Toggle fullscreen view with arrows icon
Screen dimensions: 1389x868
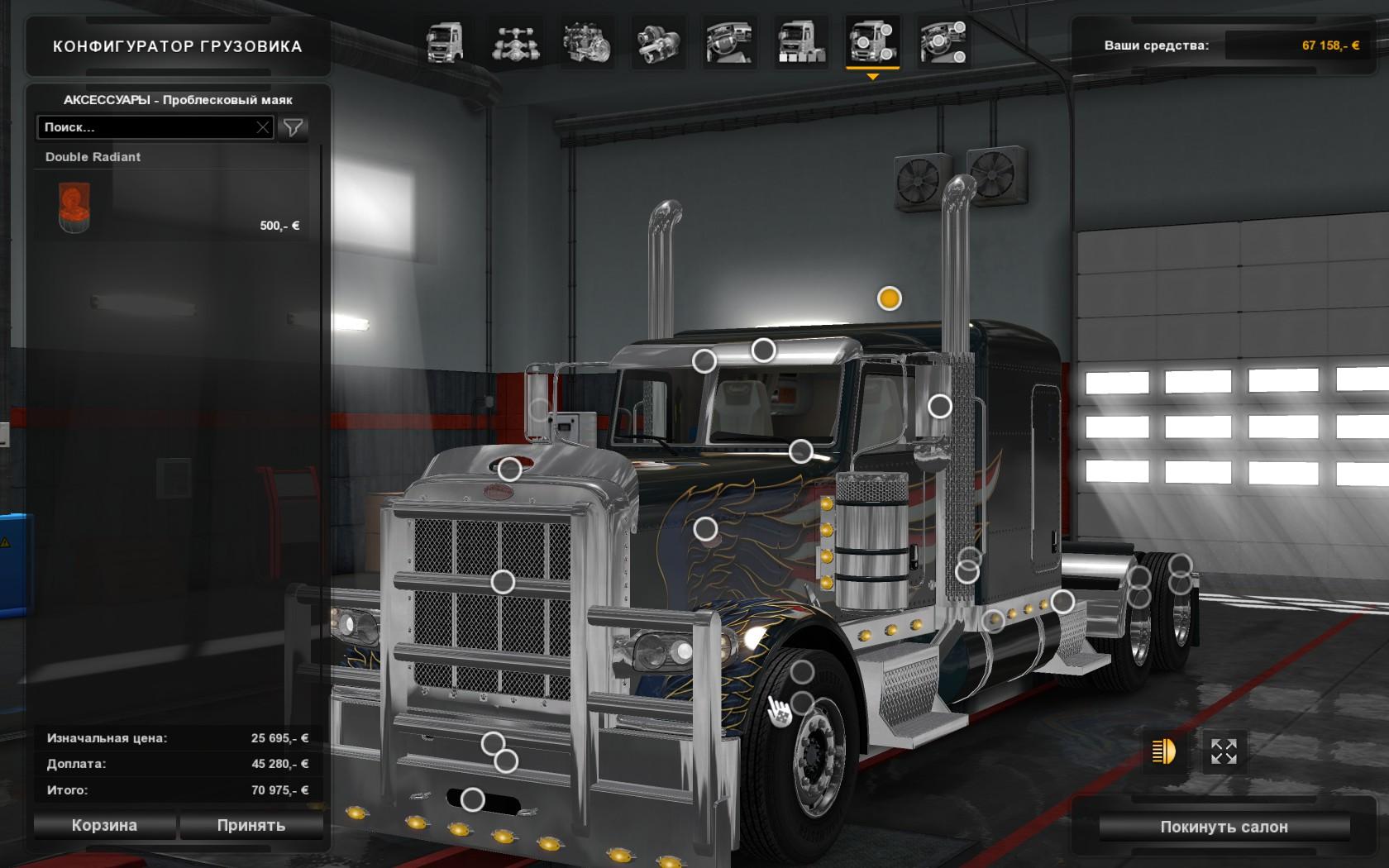tap(1224, 751)
